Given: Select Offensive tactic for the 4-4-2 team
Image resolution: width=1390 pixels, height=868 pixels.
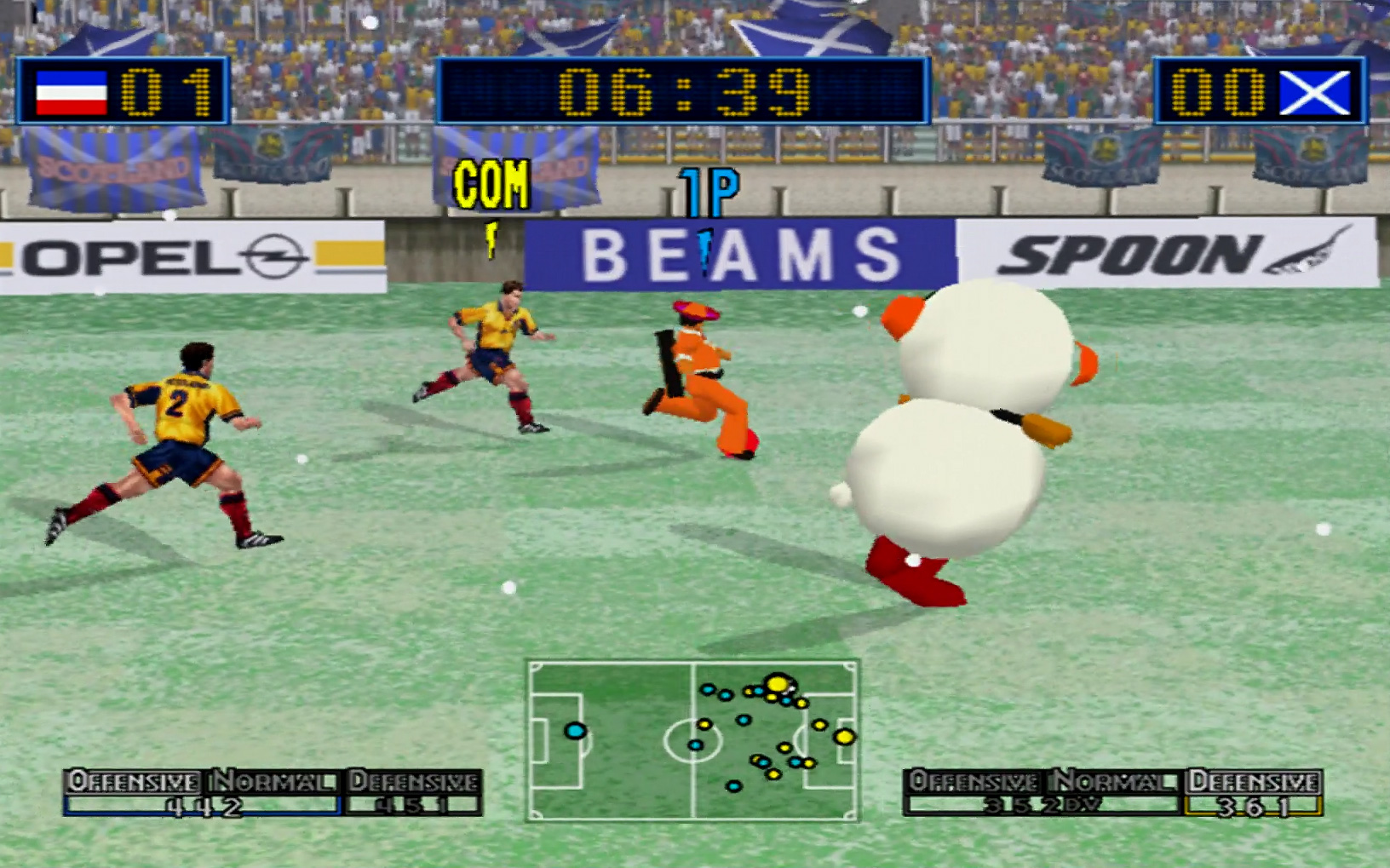Looking at the screenshot, I should [x=133, y=780].
